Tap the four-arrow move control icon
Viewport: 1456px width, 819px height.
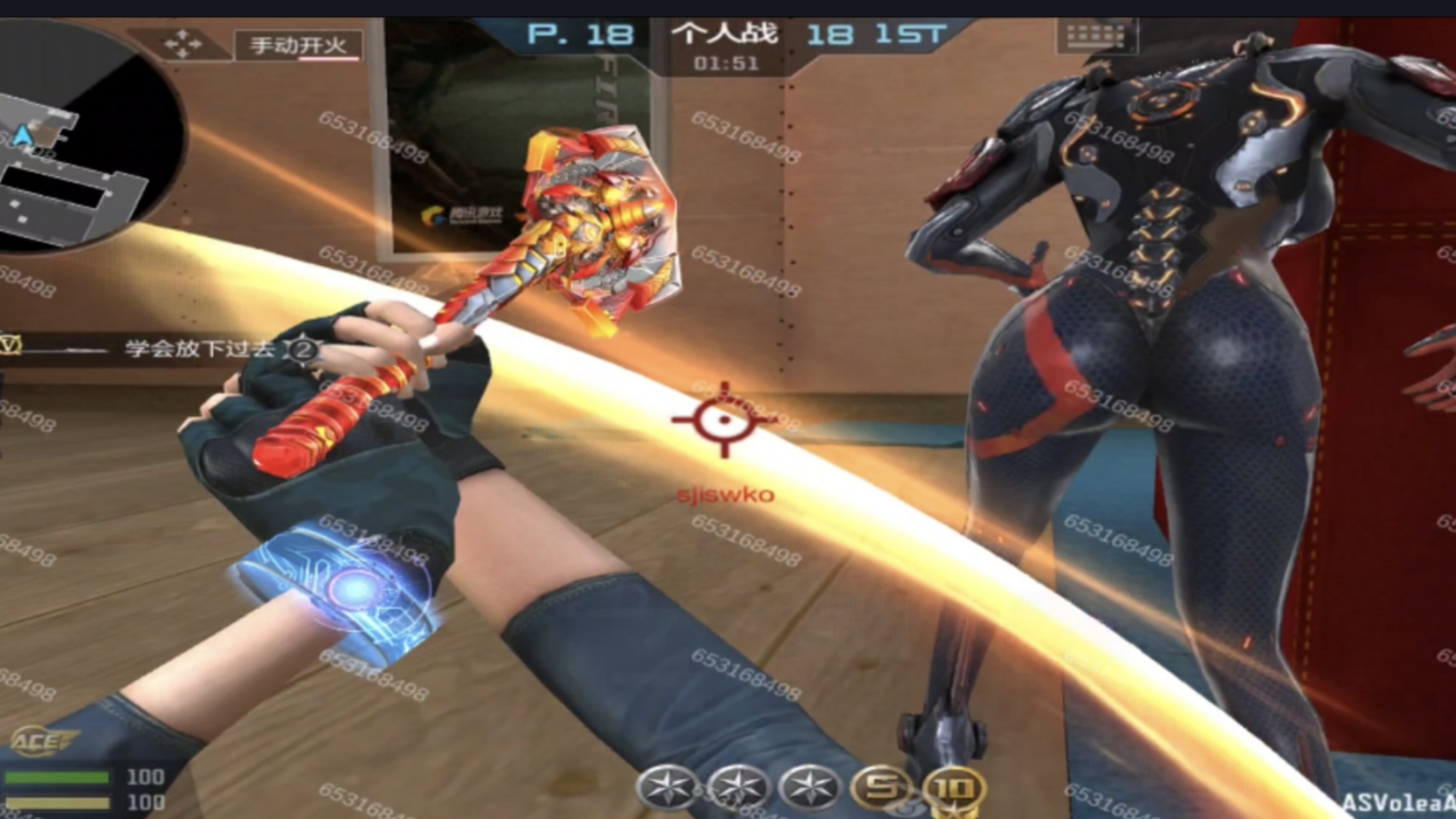pyautogui.click(x=183, y=44)
